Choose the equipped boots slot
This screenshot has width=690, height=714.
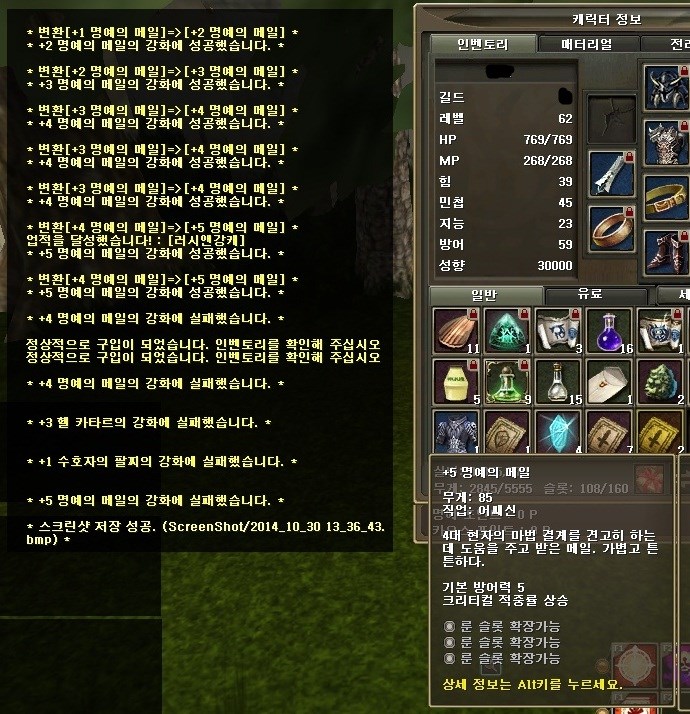665,250
